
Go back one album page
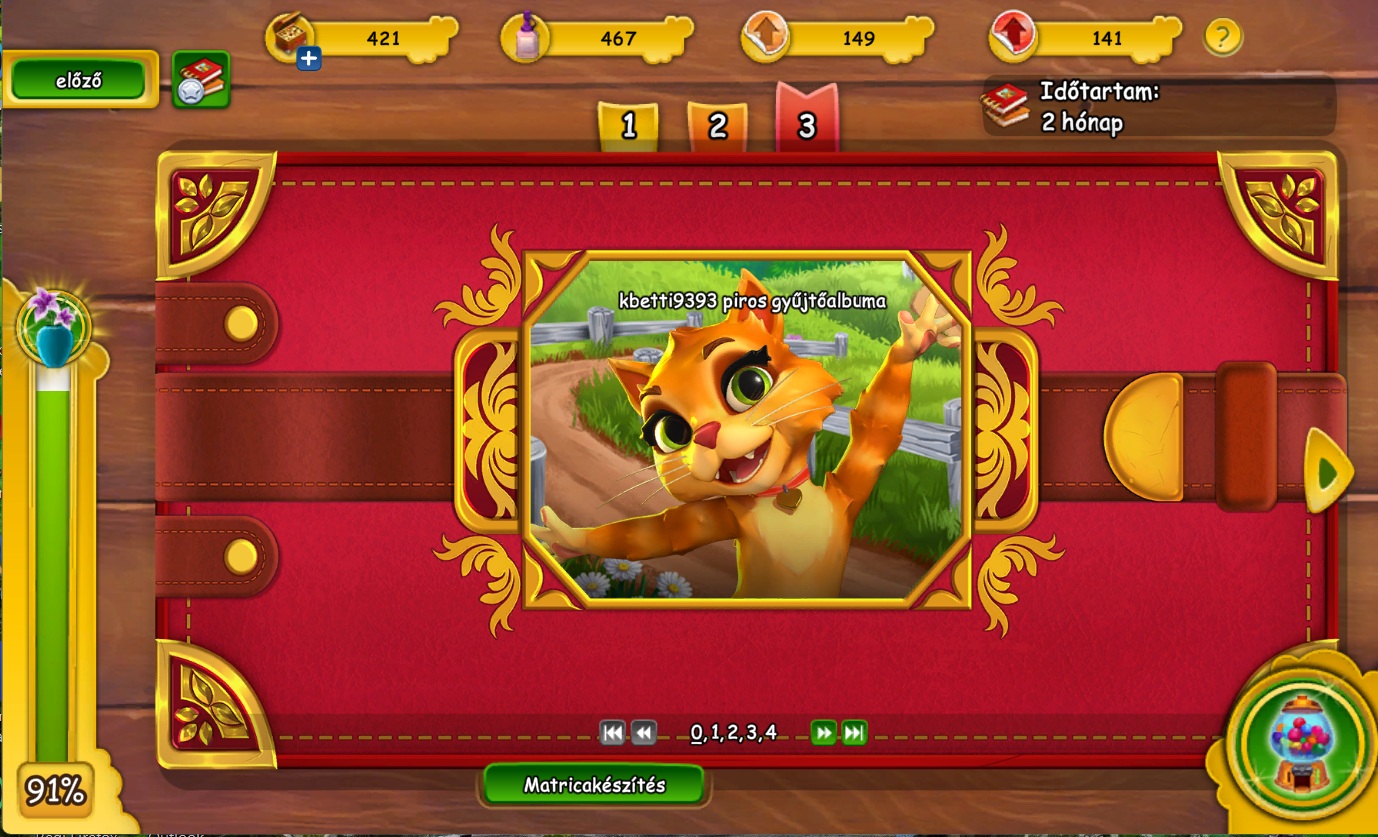pos(644,733)
